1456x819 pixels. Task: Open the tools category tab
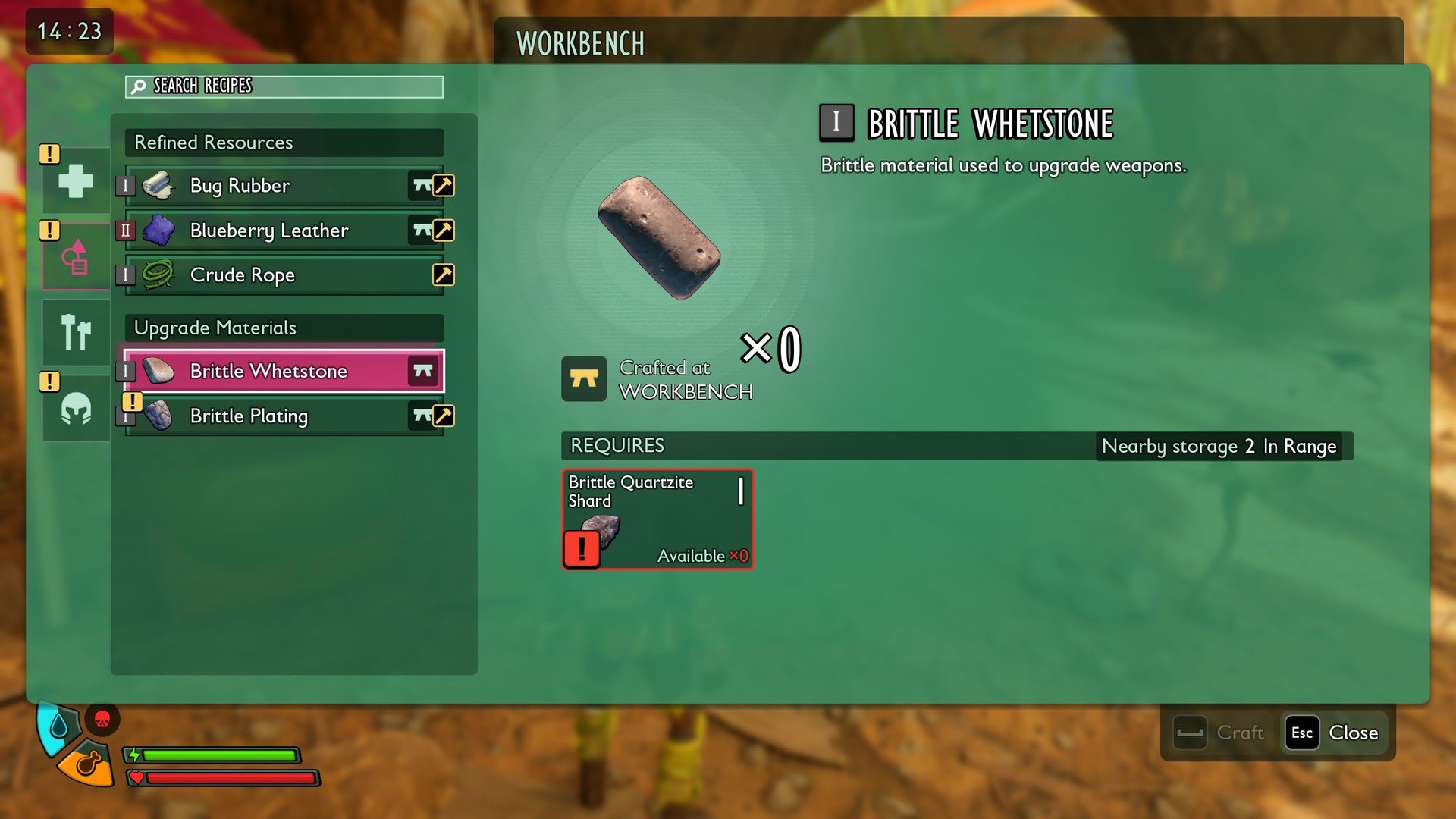[76, 332]
